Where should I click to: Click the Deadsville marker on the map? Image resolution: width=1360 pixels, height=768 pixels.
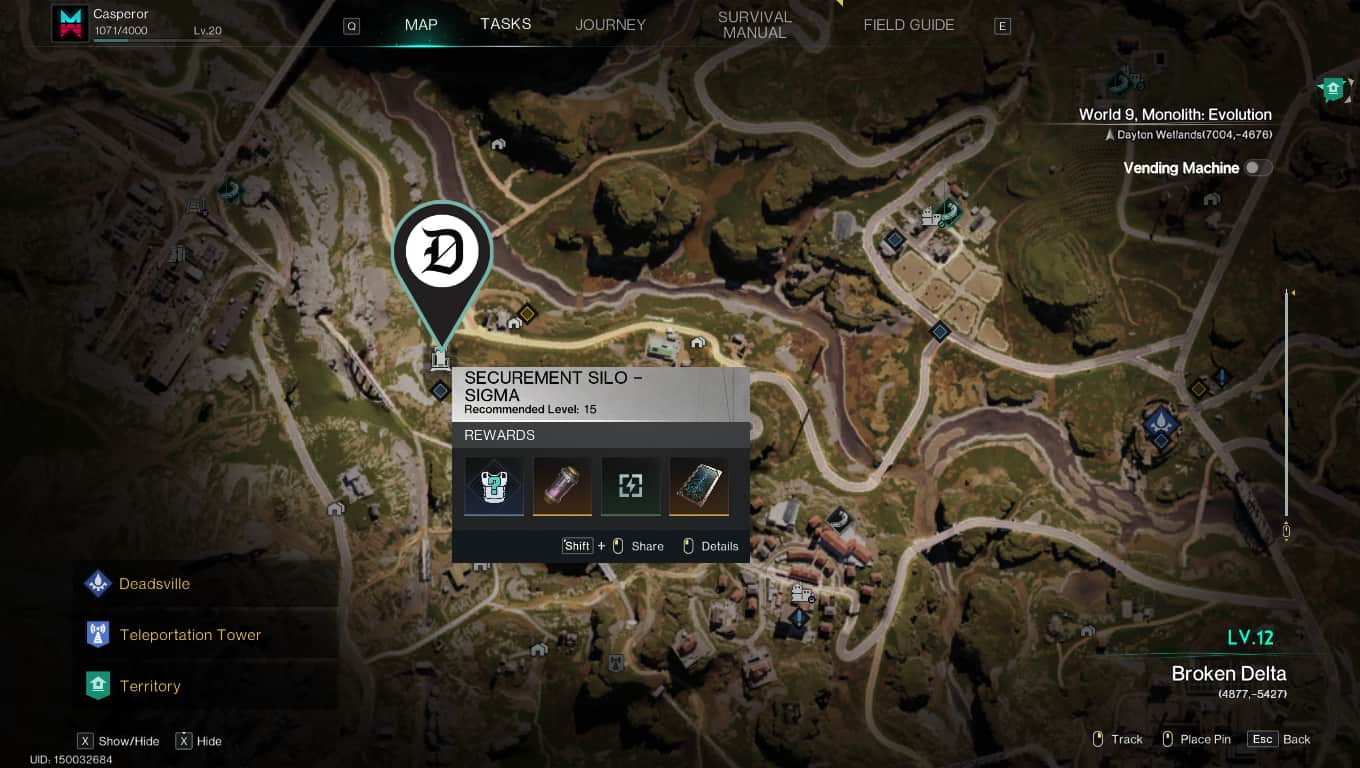click(1160, 420)
